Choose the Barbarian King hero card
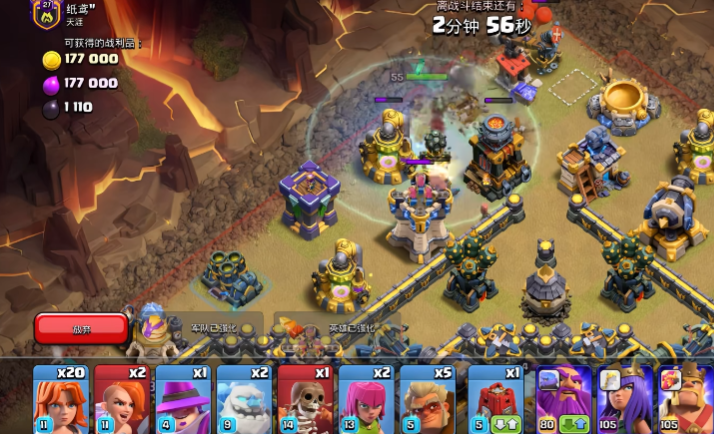714x434 pixels. [x=685, y=398]
